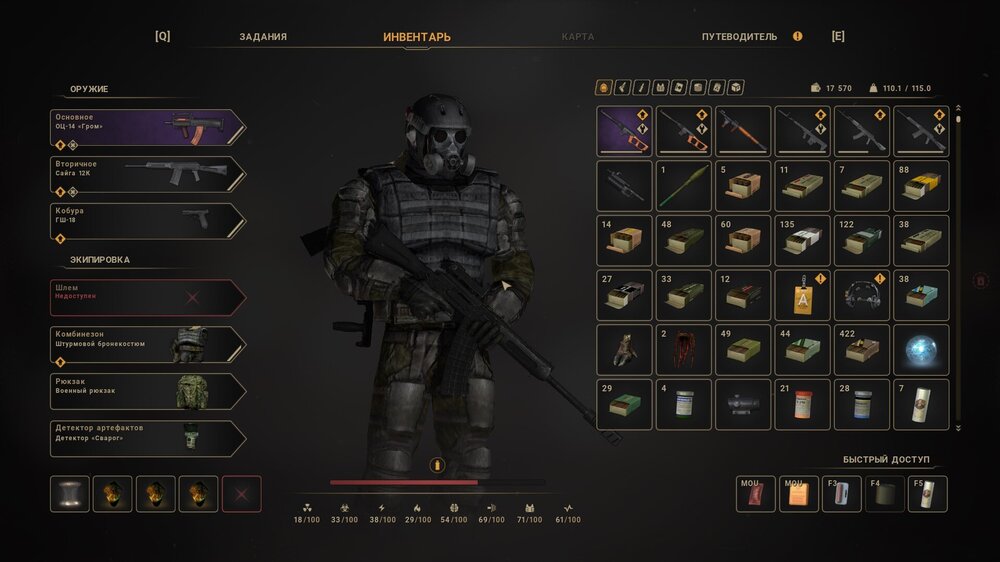Click the red crossed-out artifact slot
This screenshot has height=562, width=1000.
pos(241,494)
